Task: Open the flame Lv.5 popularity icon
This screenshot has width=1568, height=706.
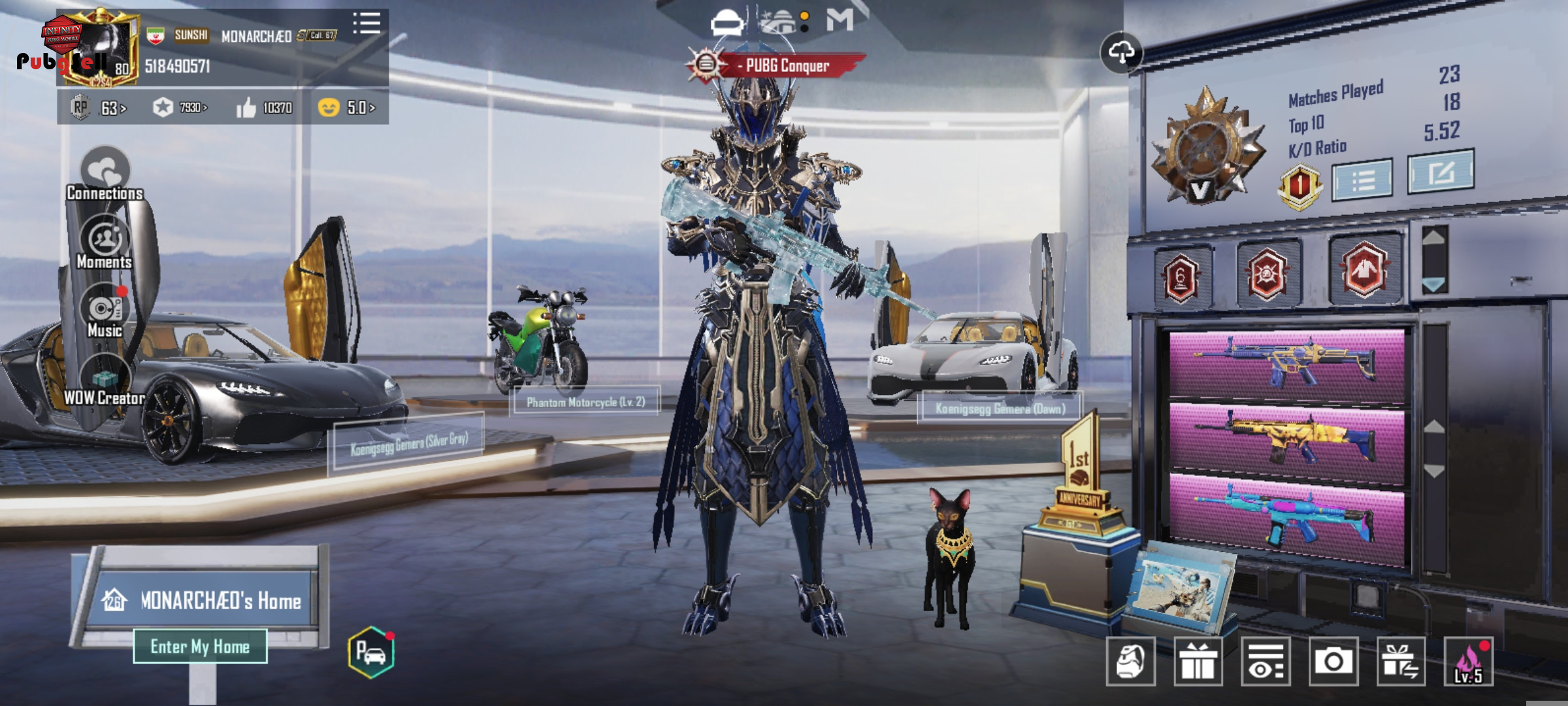Action: point(1468,662)
